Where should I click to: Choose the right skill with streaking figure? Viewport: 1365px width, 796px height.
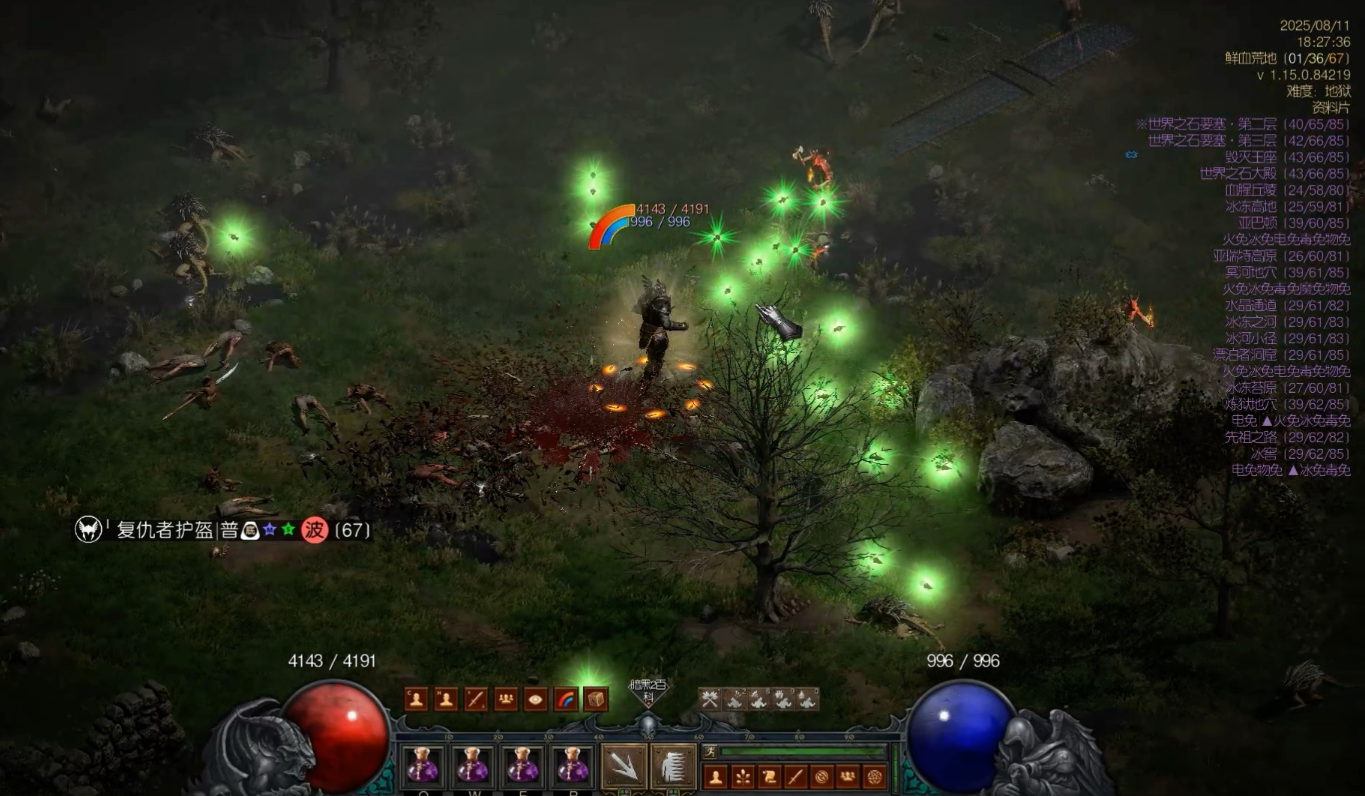click(673, 767)
